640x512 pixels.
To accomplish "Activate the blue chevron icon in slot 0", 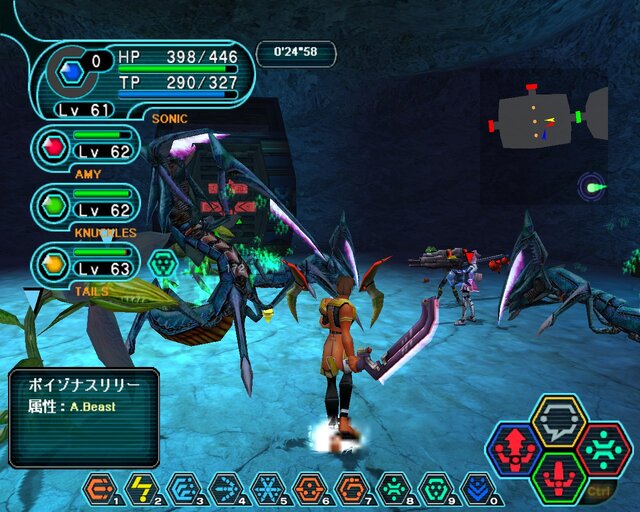I will coord(477,488).
